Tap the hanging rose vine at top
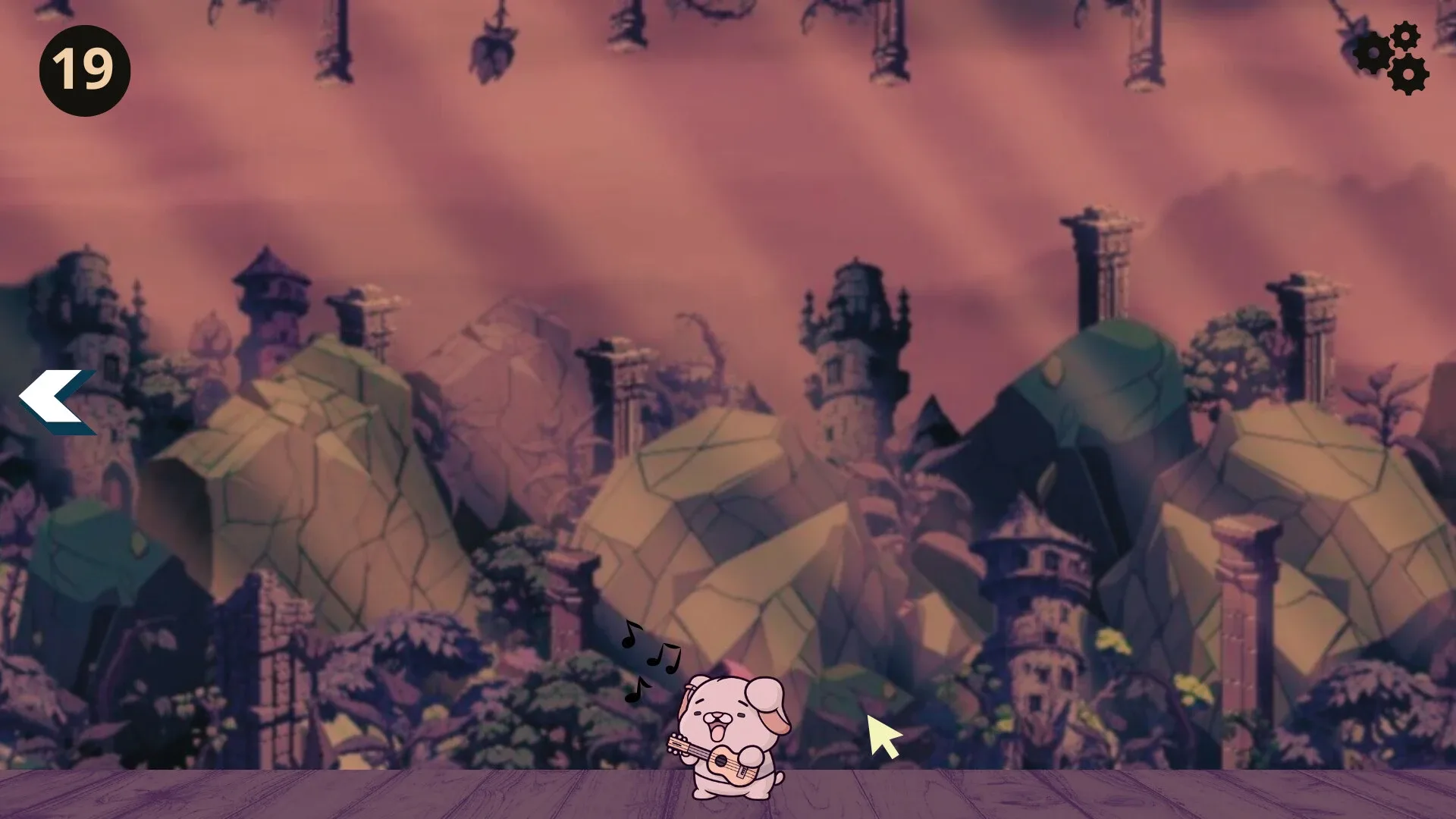 point(493,45)
